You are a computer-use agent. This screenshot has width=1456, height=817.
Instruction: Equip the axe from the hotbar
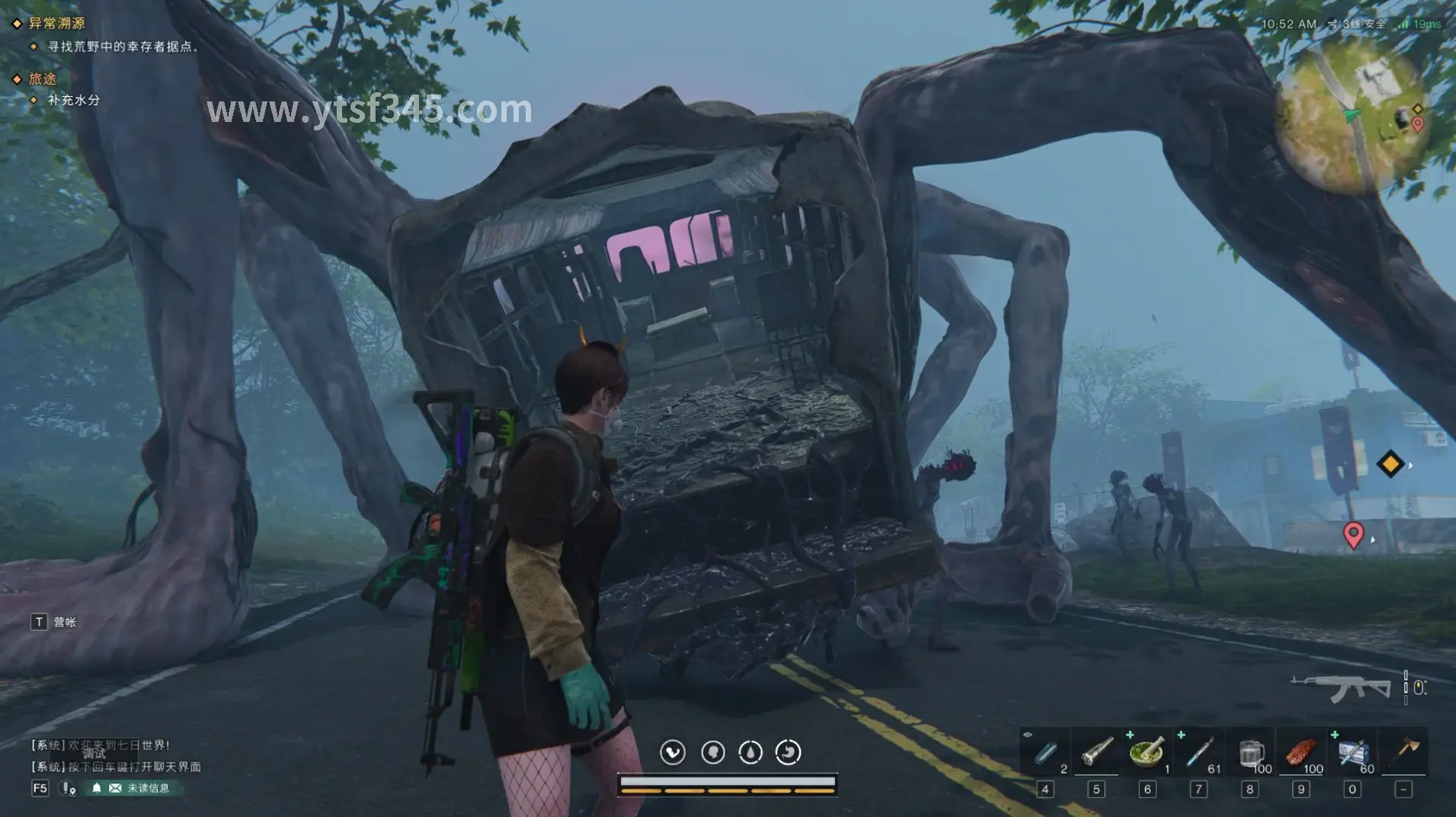(x=1403, y=753)
